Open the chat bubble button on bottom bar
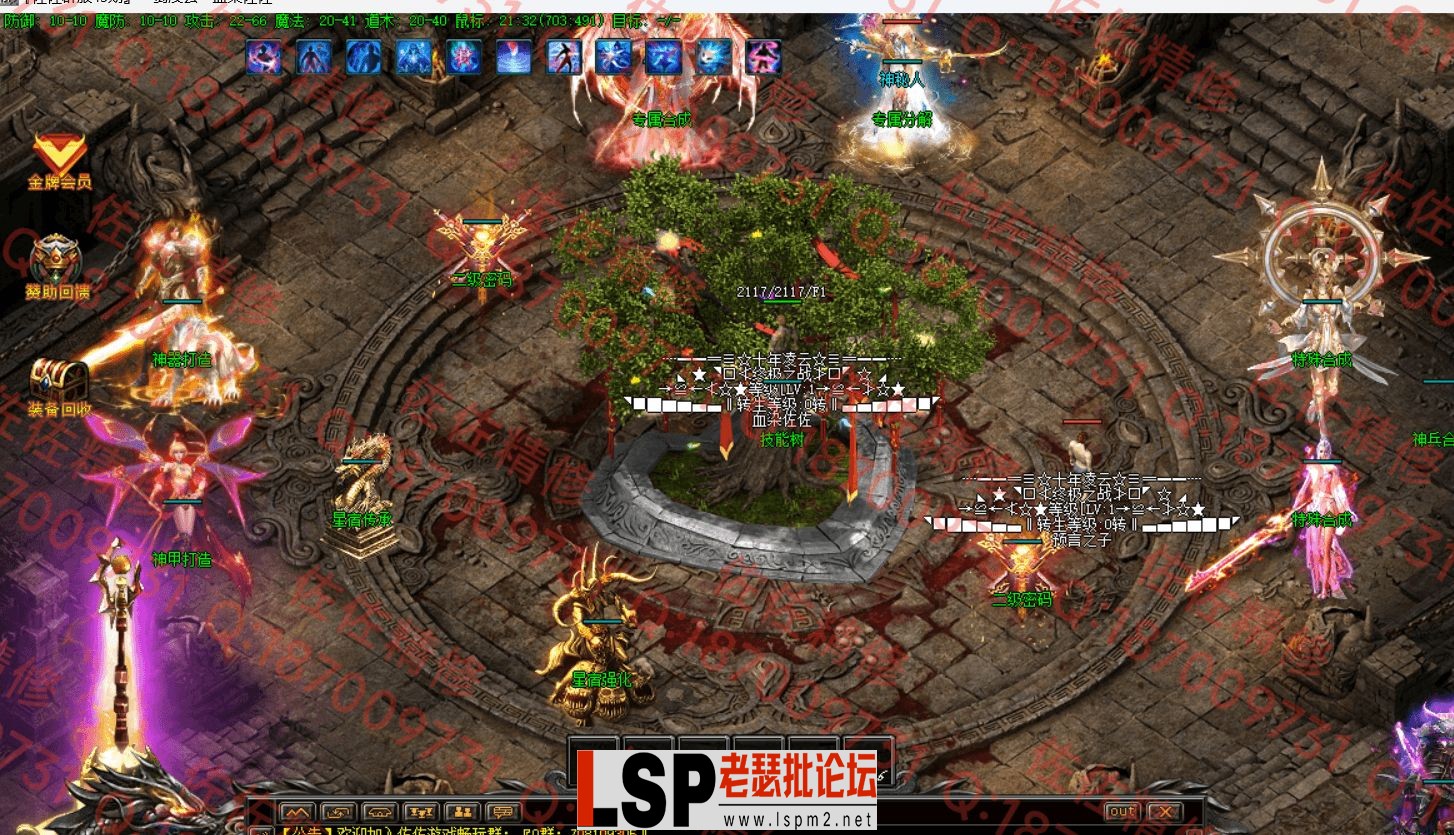 (x=502, y=812)
